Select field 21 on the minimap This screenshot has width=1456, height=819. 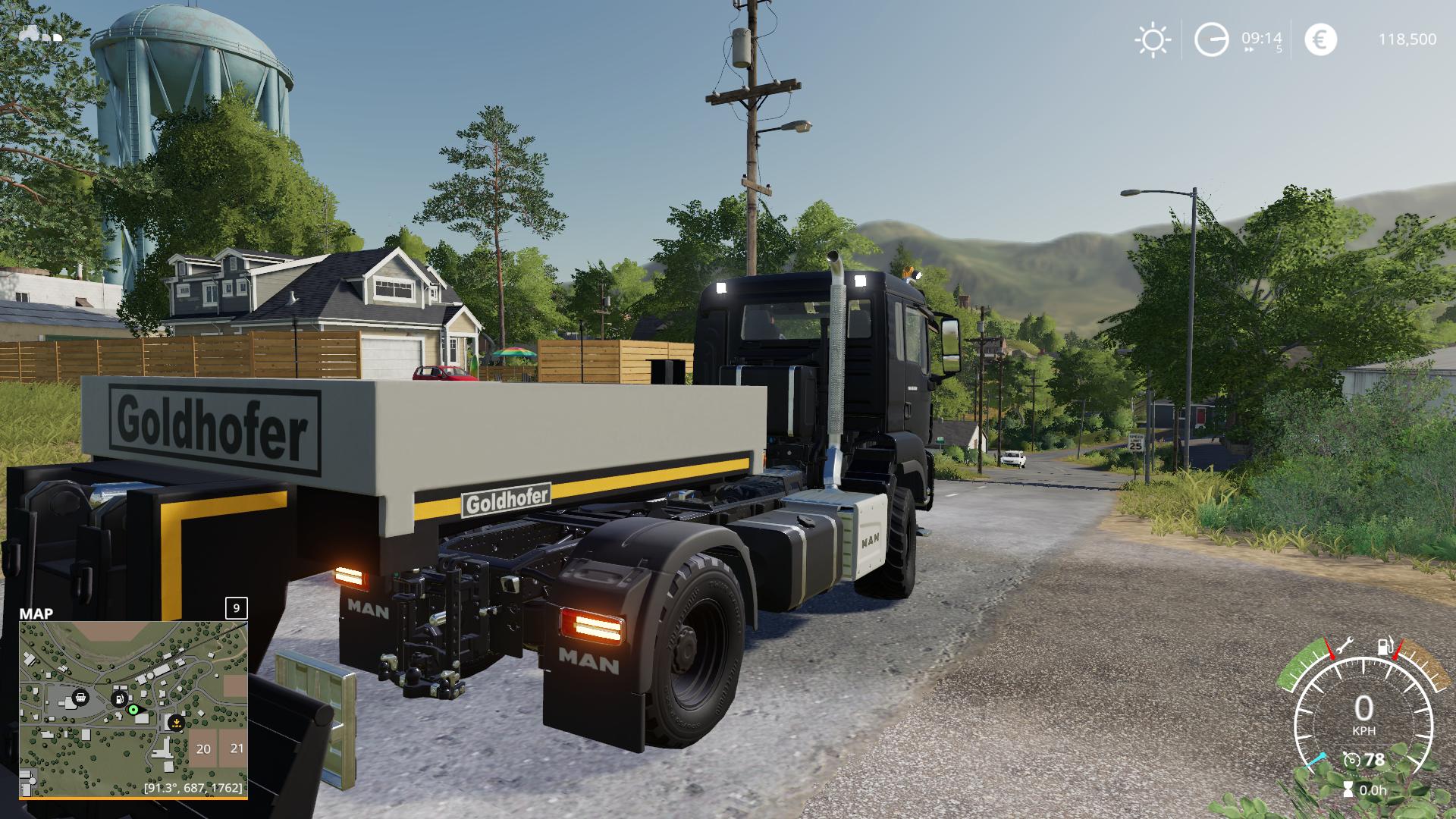(x=237, y=748)
